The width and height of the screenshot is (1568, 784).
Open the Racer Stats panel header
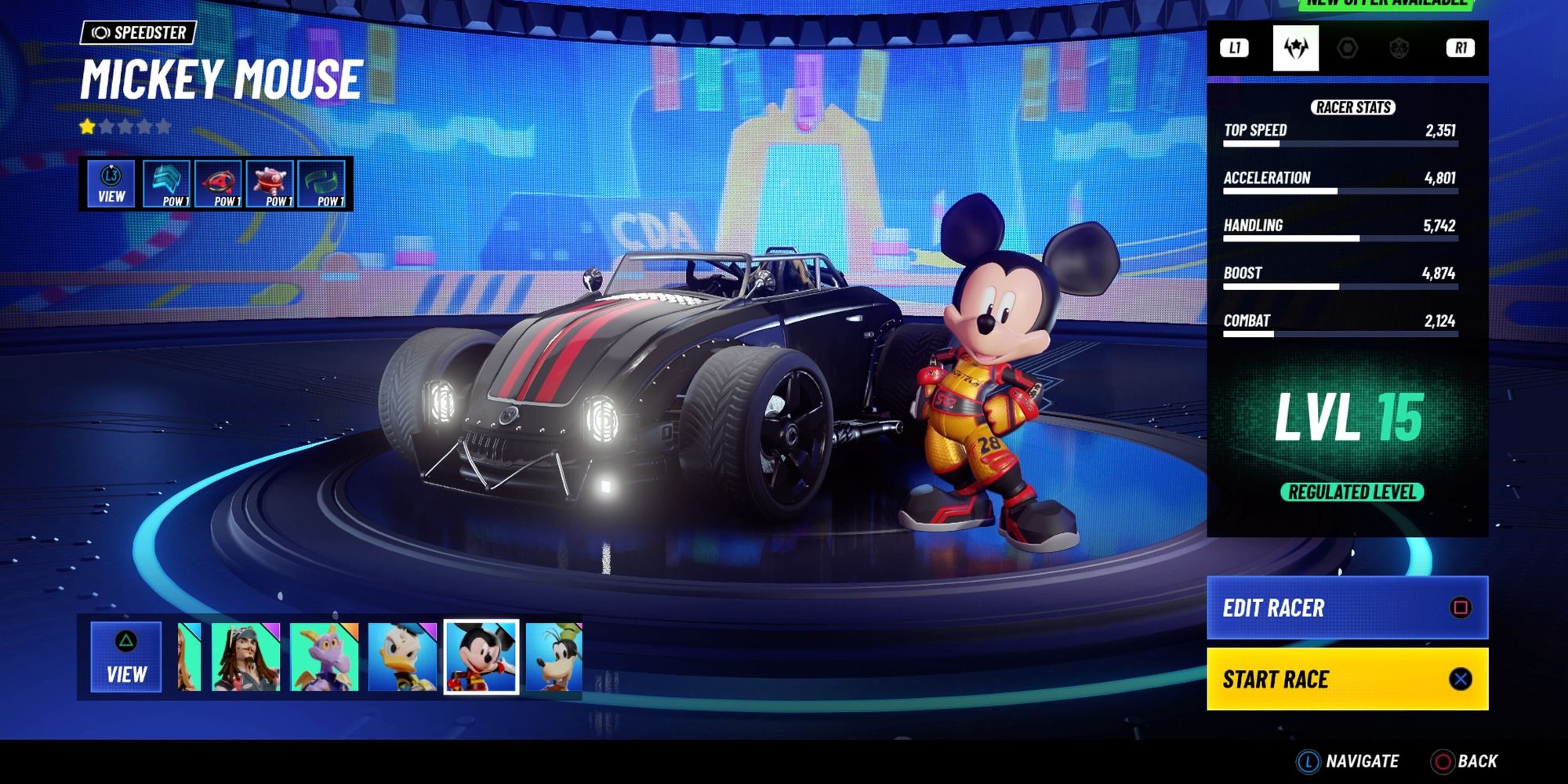(x=1356, y=107)
